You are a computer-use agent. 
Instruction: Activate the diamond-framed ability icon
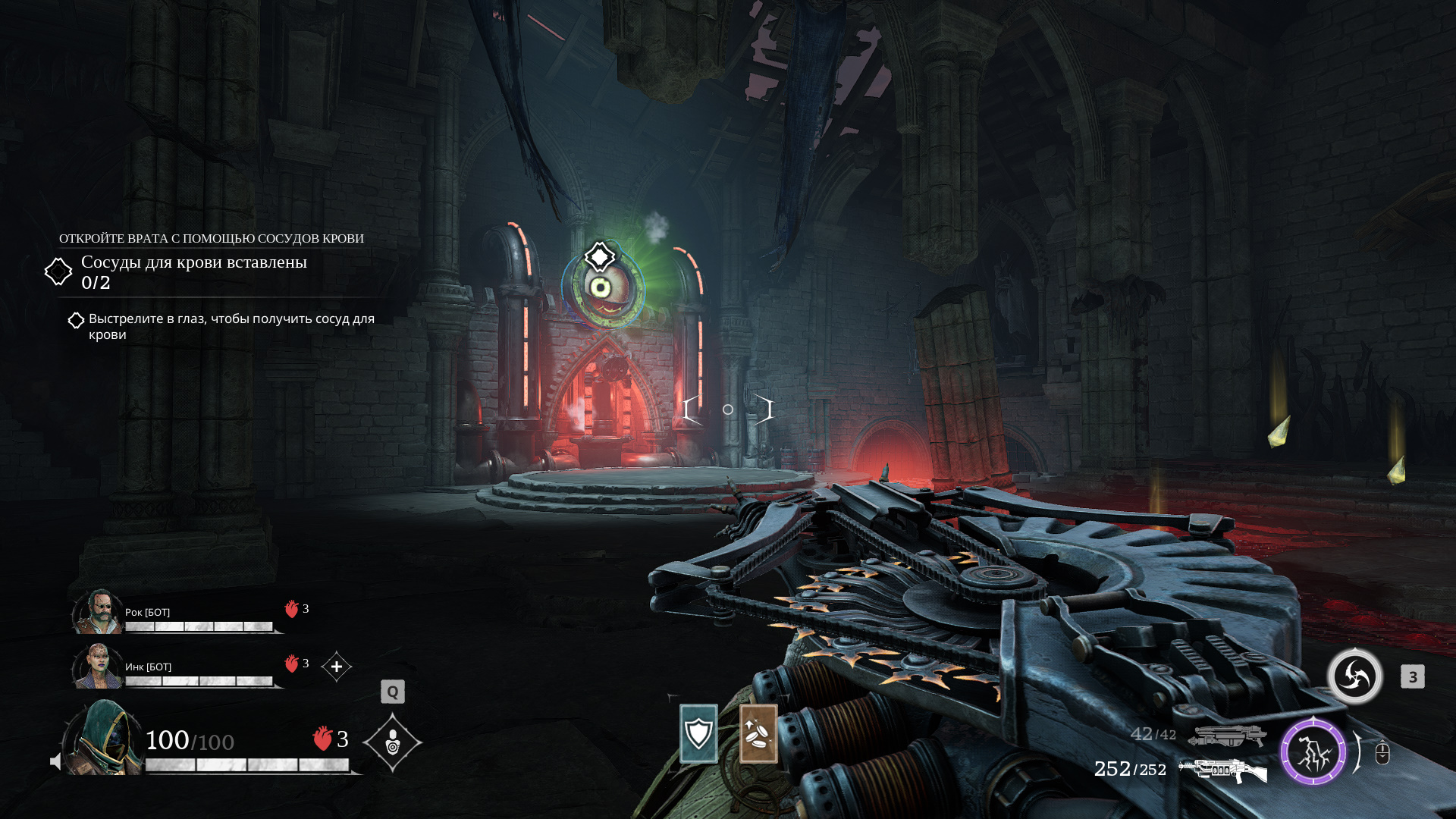(393, 743)
